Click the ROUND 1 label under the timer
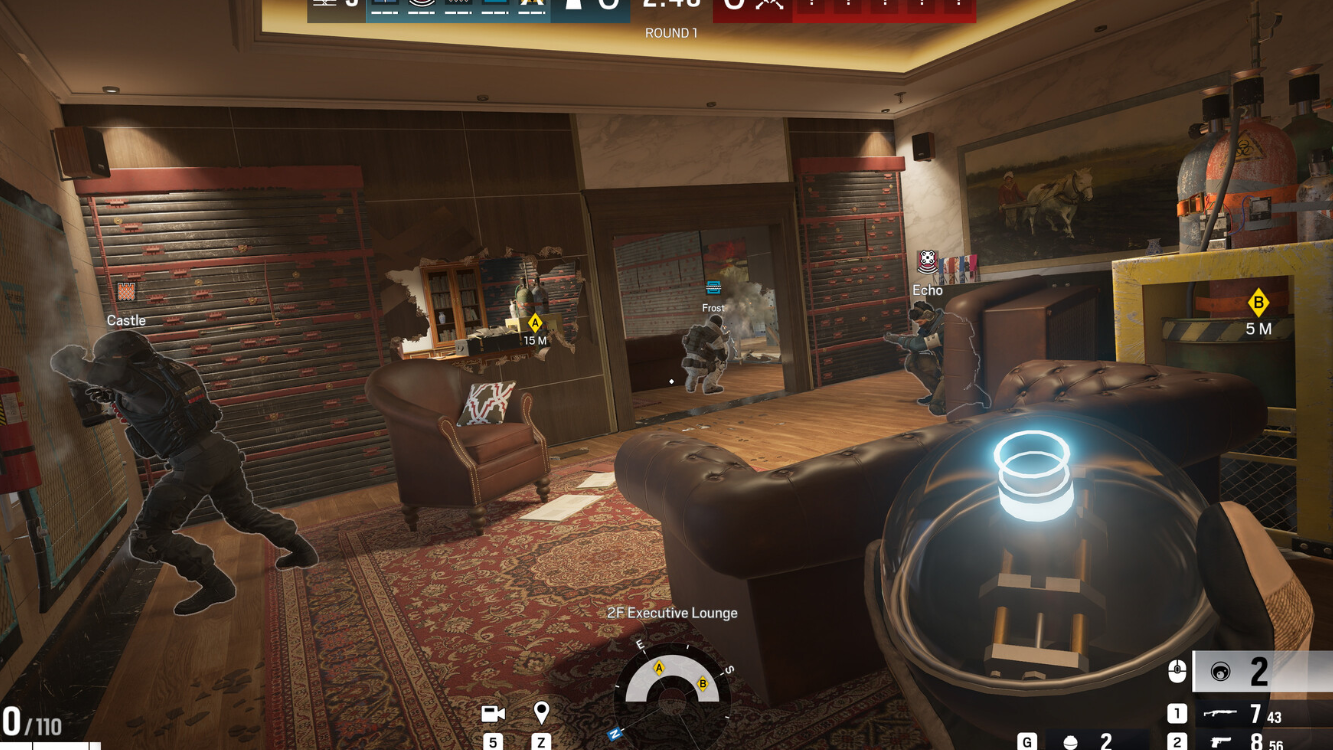The image size is (1333, 750). (x=671, y=33)
